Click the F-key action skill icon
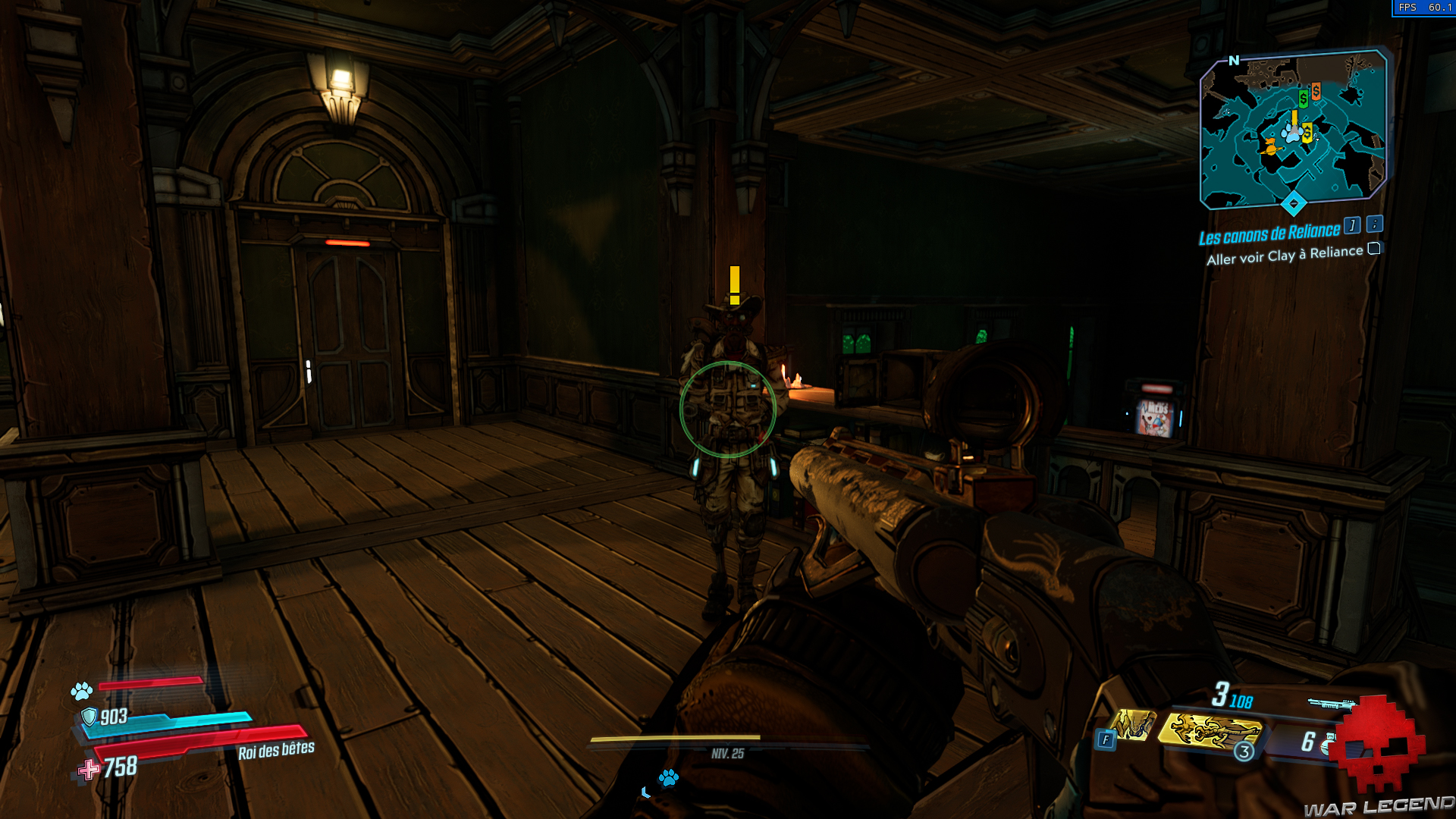This screenshot has height=819, width=1456. 1106,739
